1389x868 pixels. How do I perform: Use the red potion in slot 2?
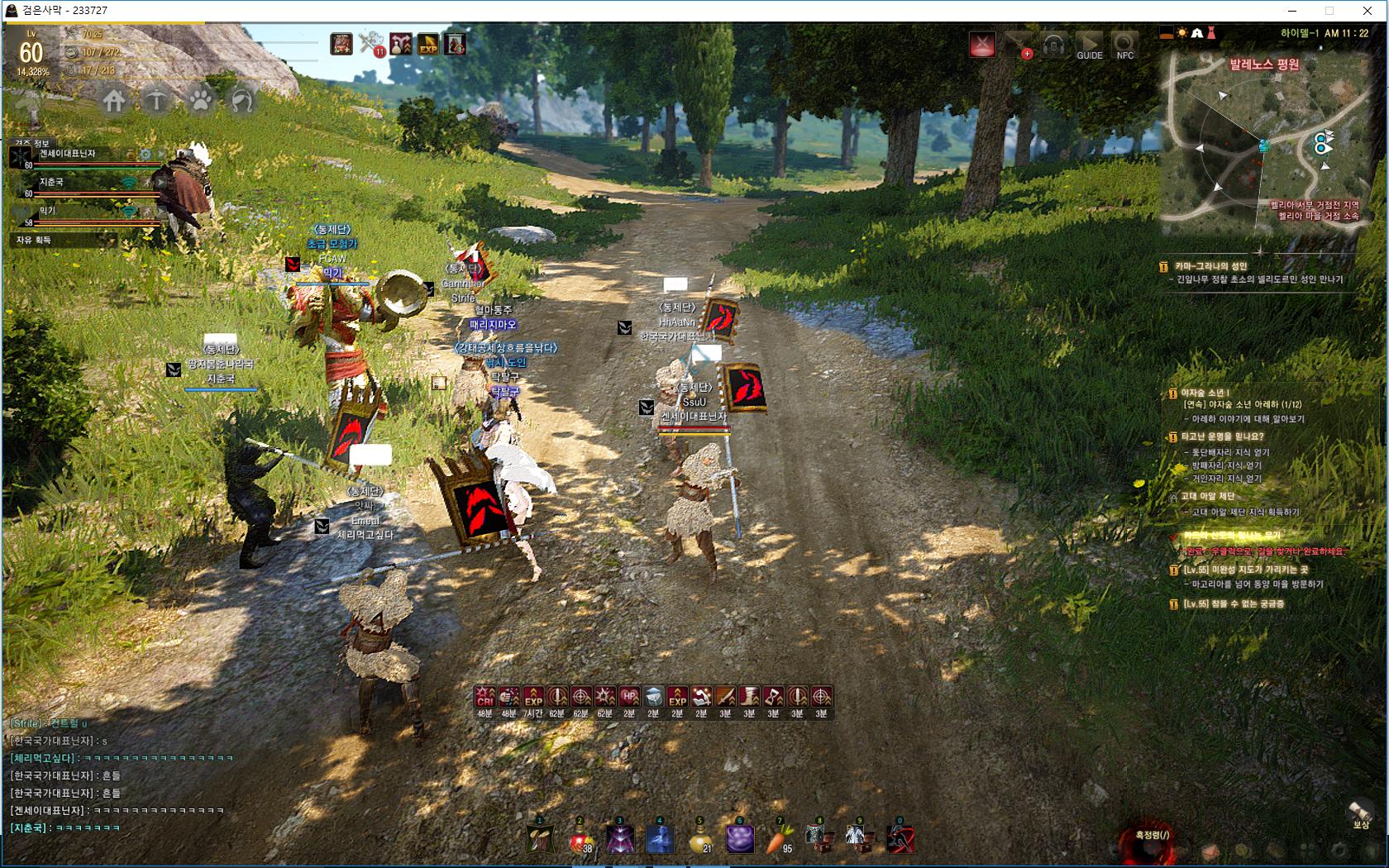580,839
